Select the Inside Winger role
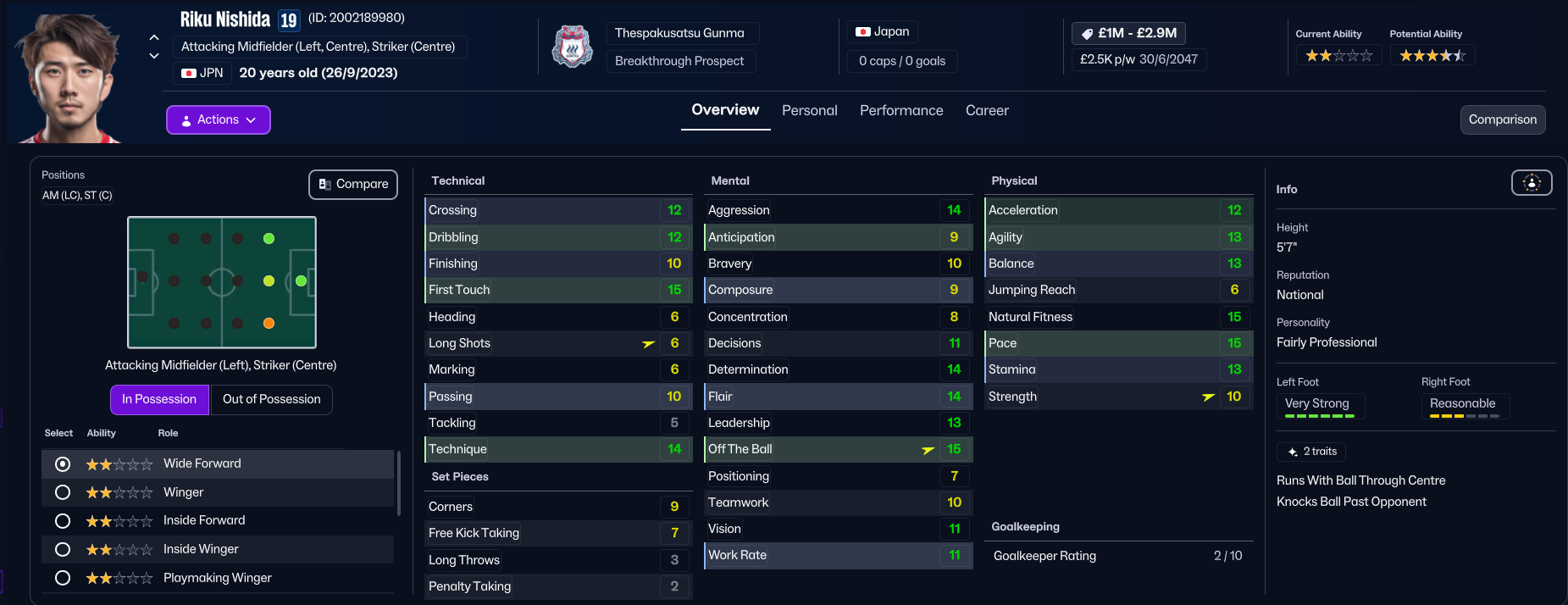Viewport: 1568px width, 605px height. pos(63,550)
